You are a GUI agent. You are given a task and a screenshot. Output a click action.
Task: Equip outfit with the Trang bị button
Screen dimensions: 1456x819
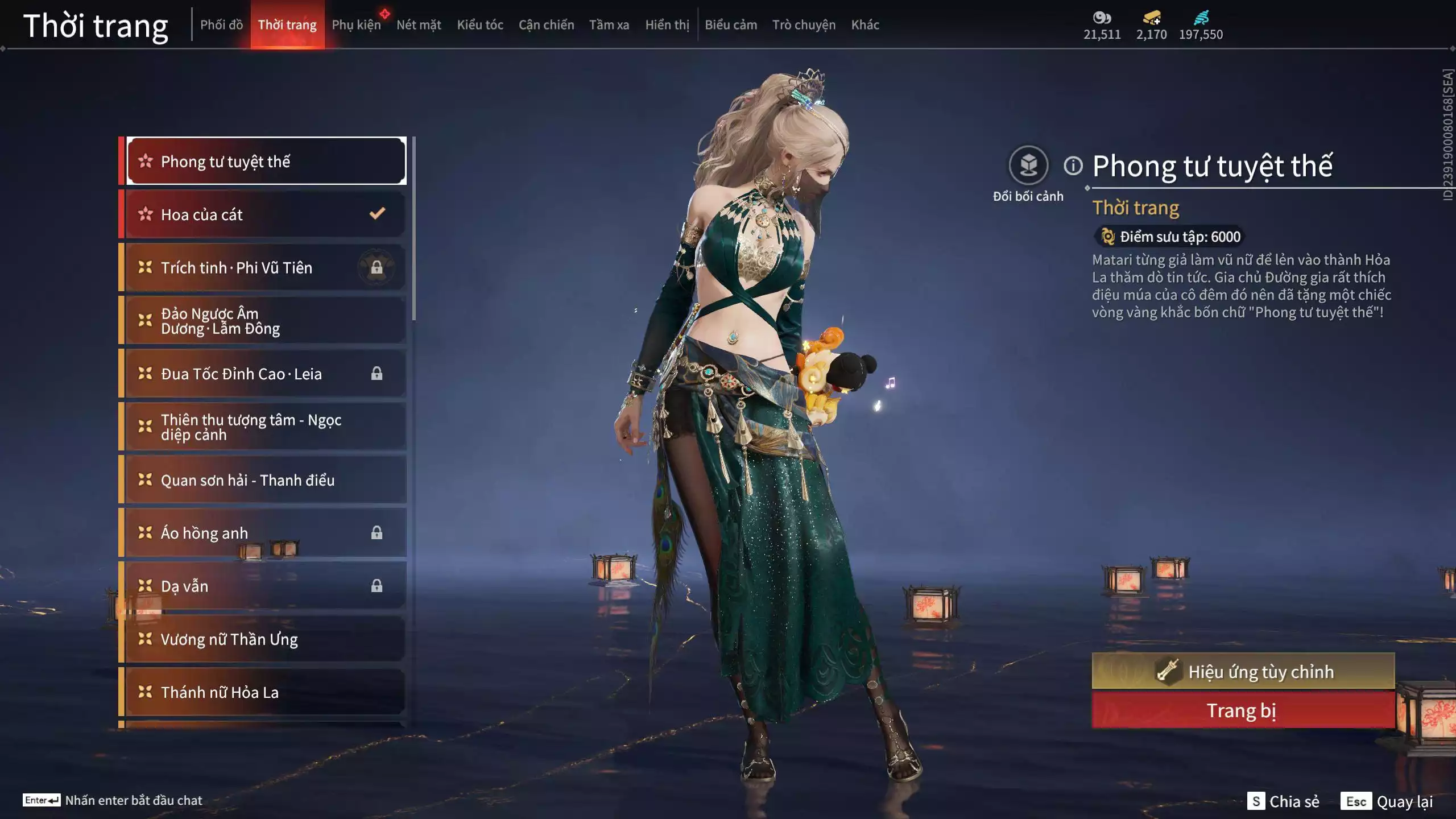click(x=1243, y=711)
